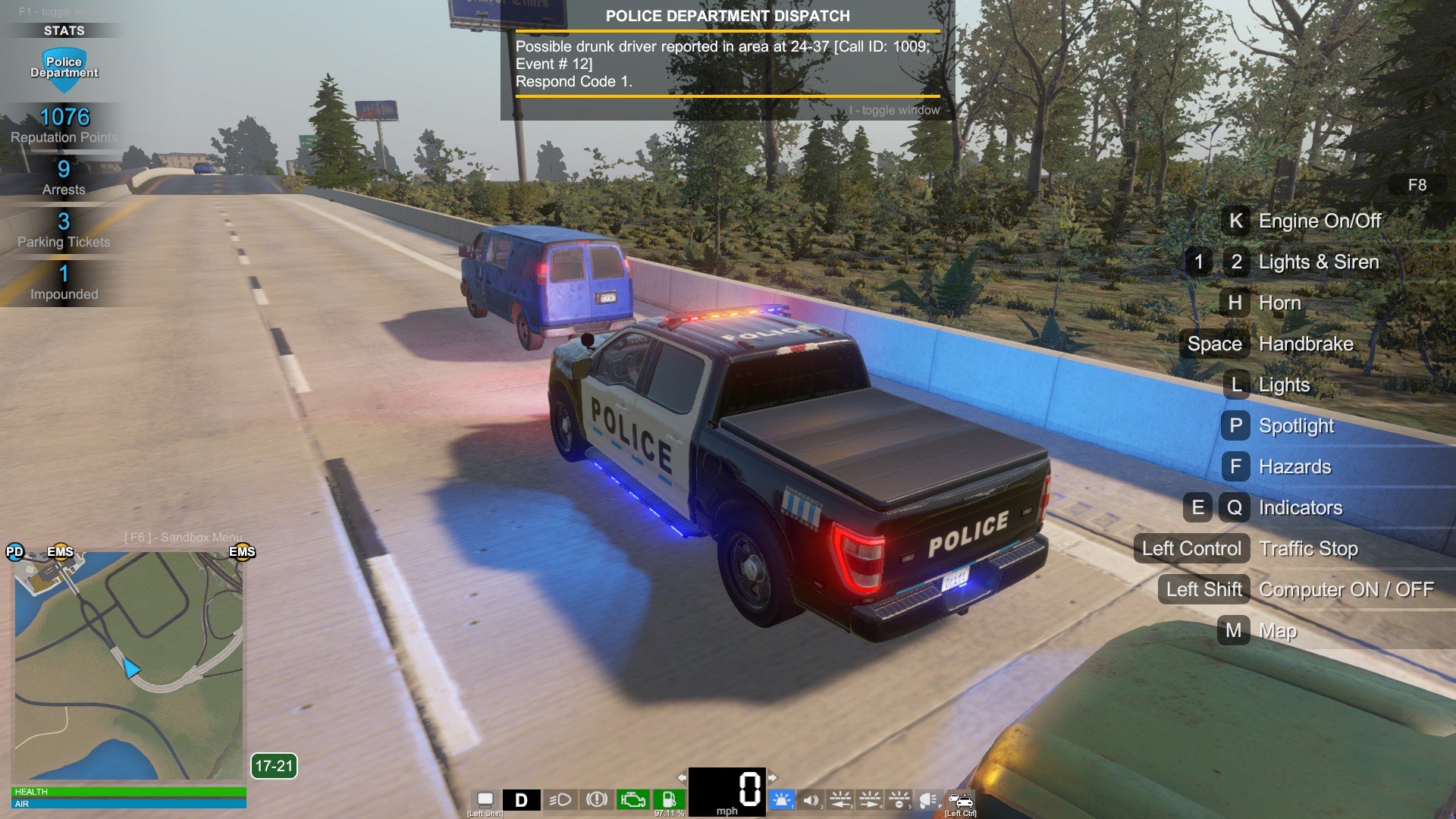The height and width of the screenshot is (819, 1456).
Task: Click the right turn indicator arrow by speedometer
Action: [773, 777]
